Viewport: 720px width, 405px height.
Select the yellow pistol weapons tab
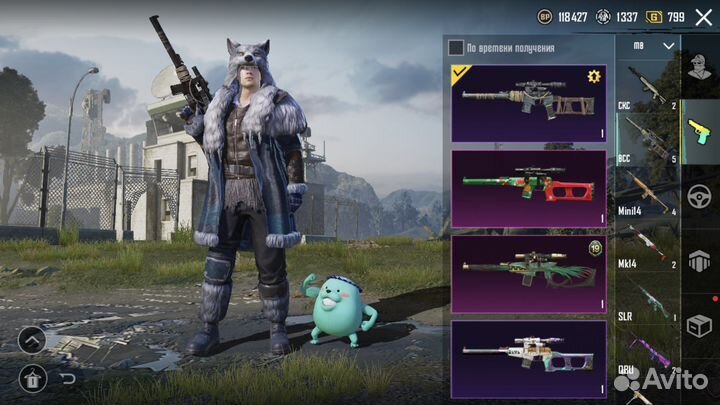[700, 130]
